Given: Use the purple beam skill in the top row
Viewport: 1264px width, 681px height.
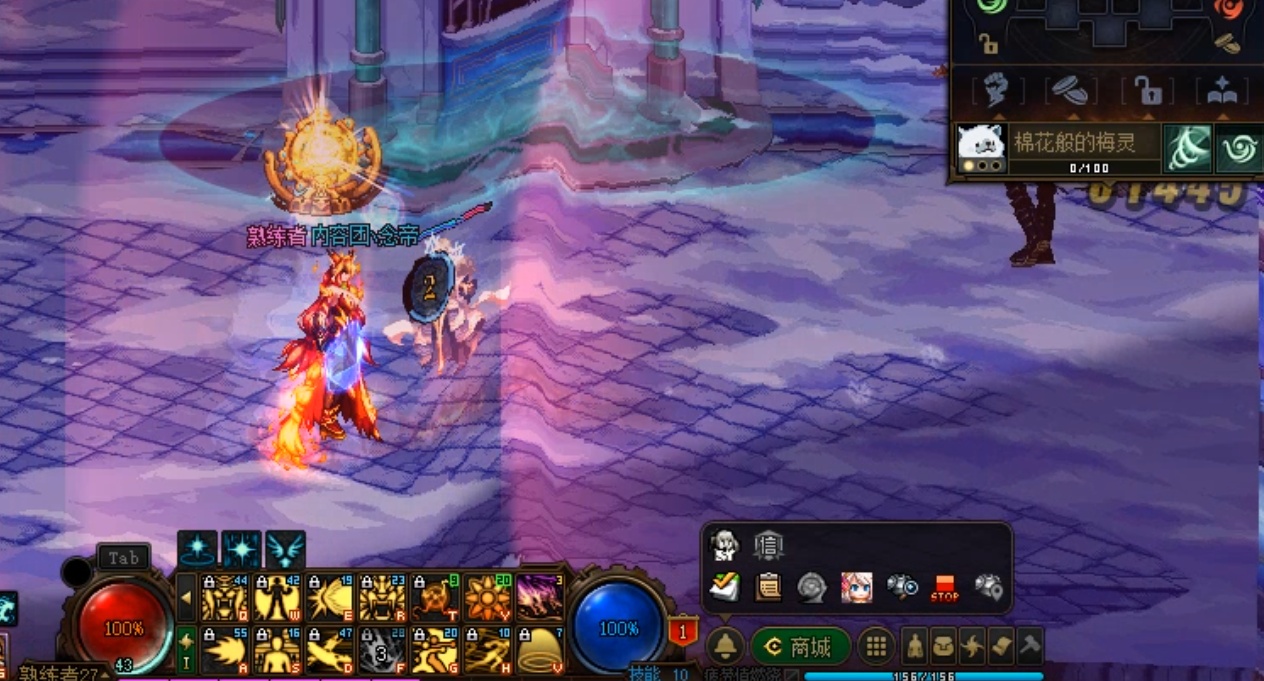Looking at the screenshot, I should 541,598.
